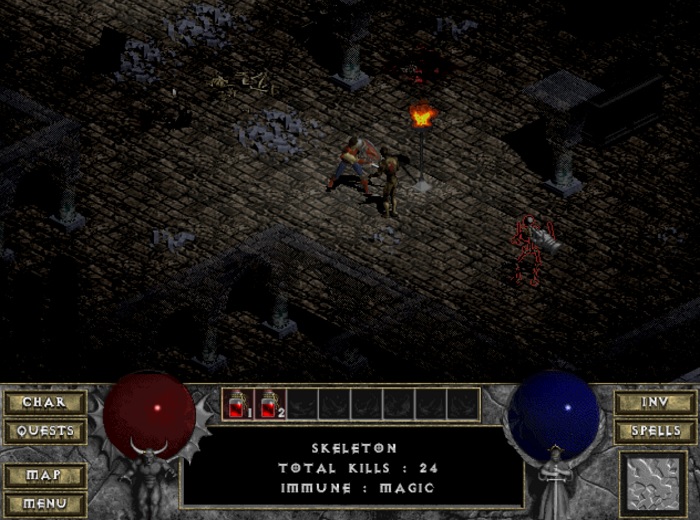Open the CHAR character sheet
700x520 pixels.
[x=44, y=403]
